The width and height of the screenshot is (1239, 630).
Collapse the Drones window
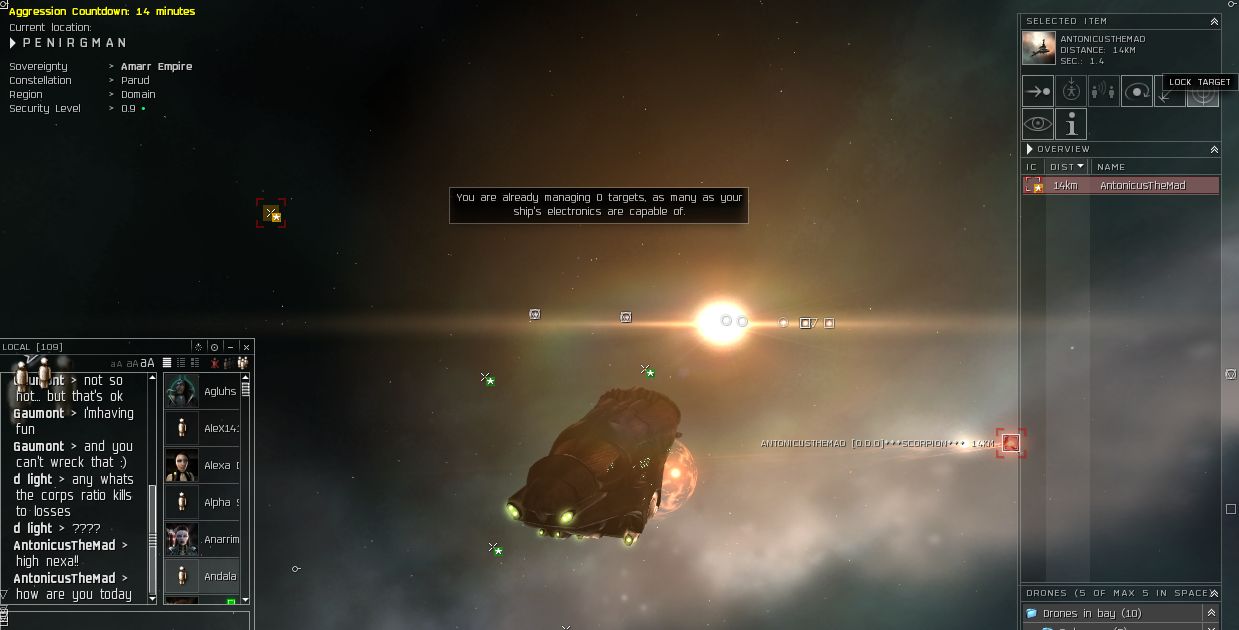tap(1214, 592)
